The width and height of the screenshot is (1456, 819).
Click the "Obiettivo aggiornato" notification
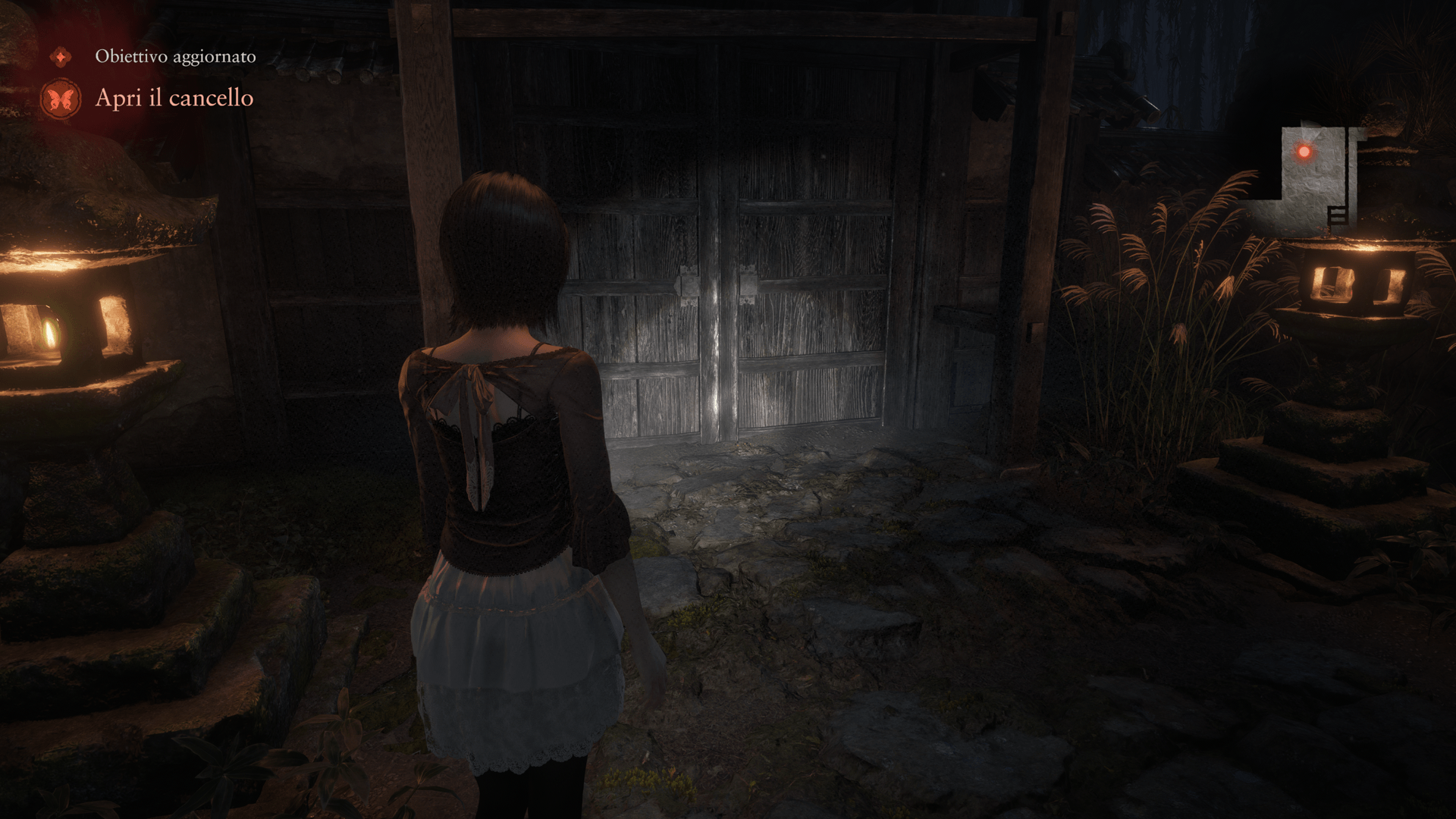(175, 56)
